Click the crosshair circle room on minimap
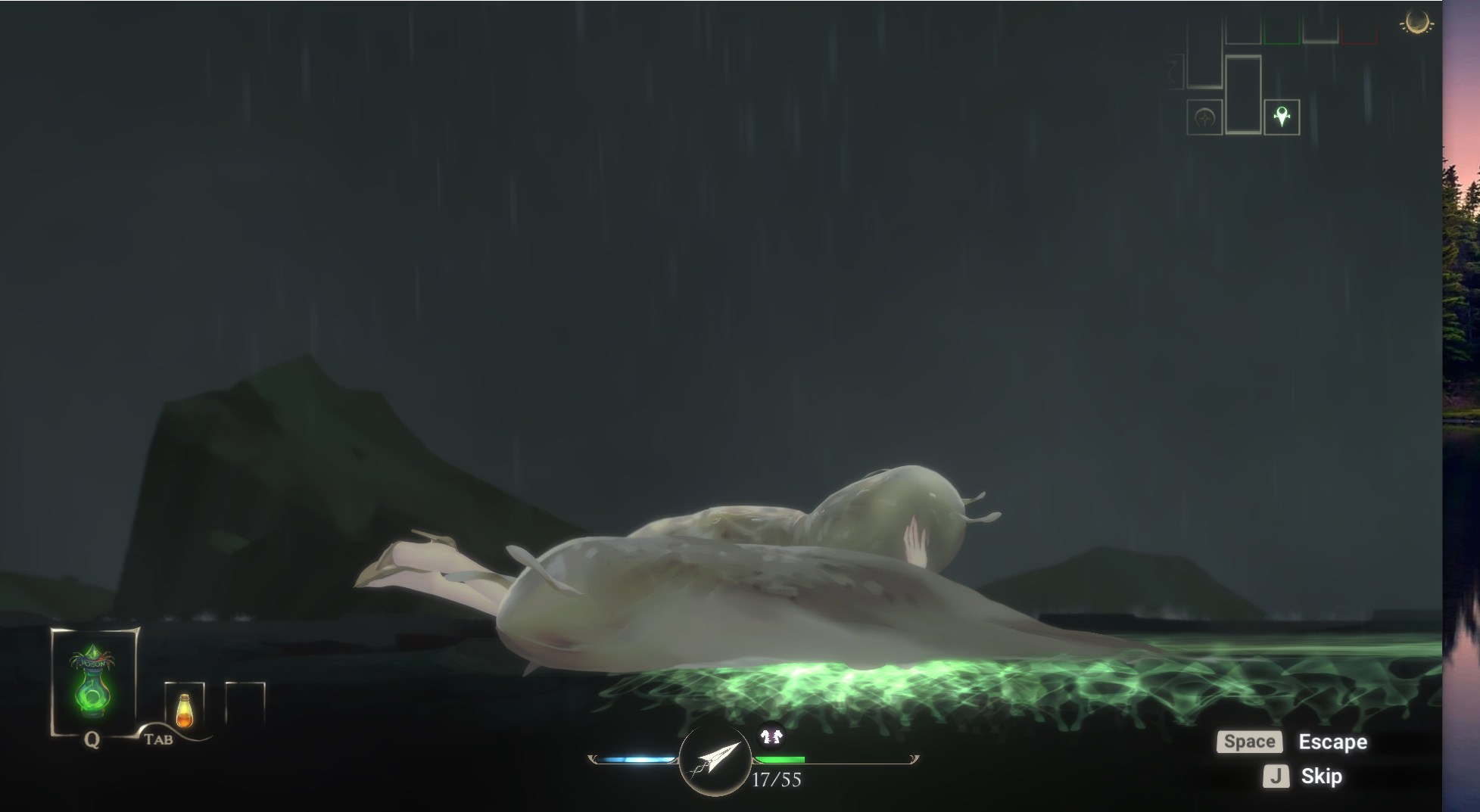Viewport: 1480px width, 812px height. click(1204, 117)
